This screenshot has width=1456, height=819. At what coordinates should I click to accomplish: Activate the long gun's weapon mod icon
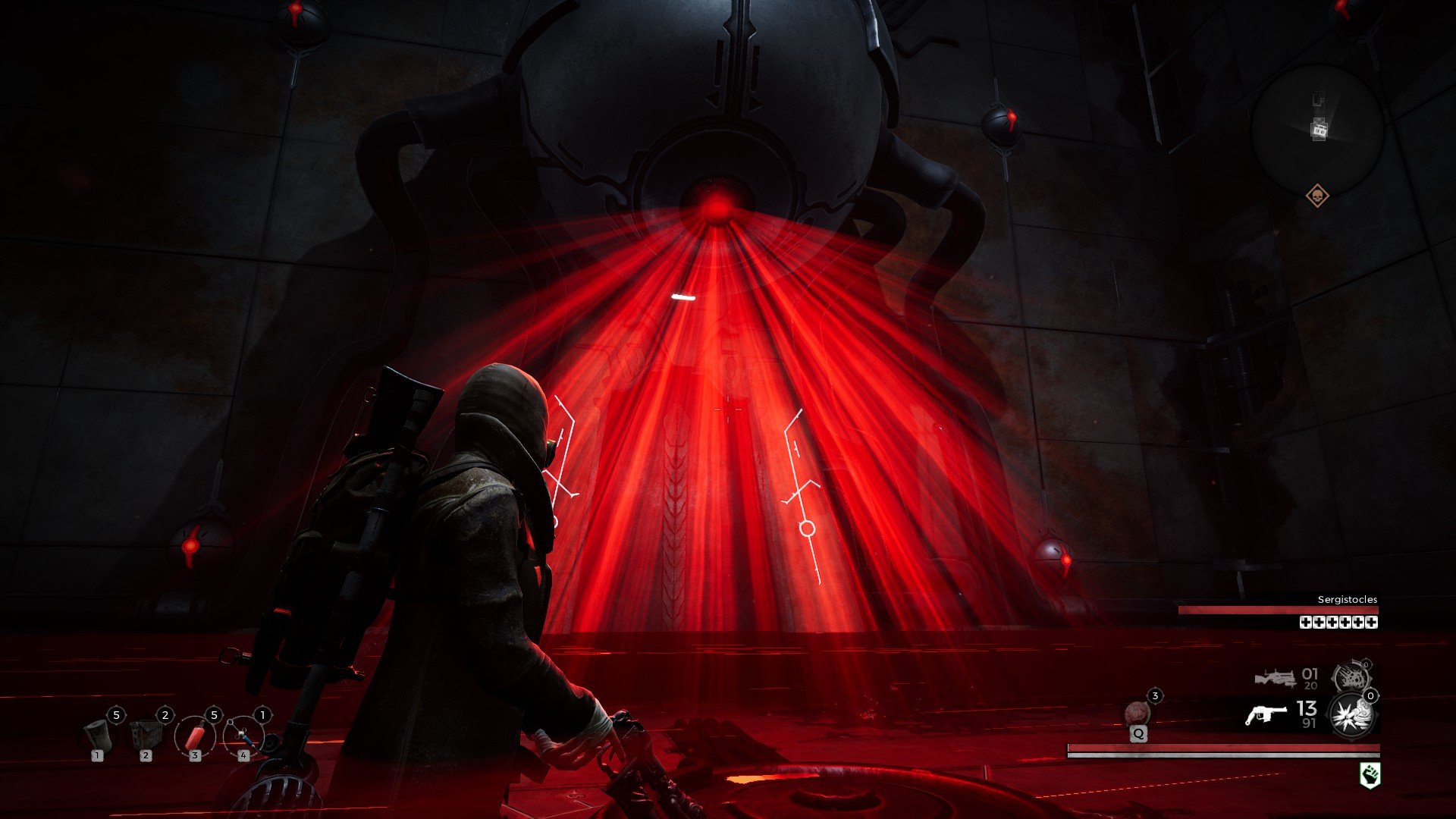click(x=1351, y=676)
